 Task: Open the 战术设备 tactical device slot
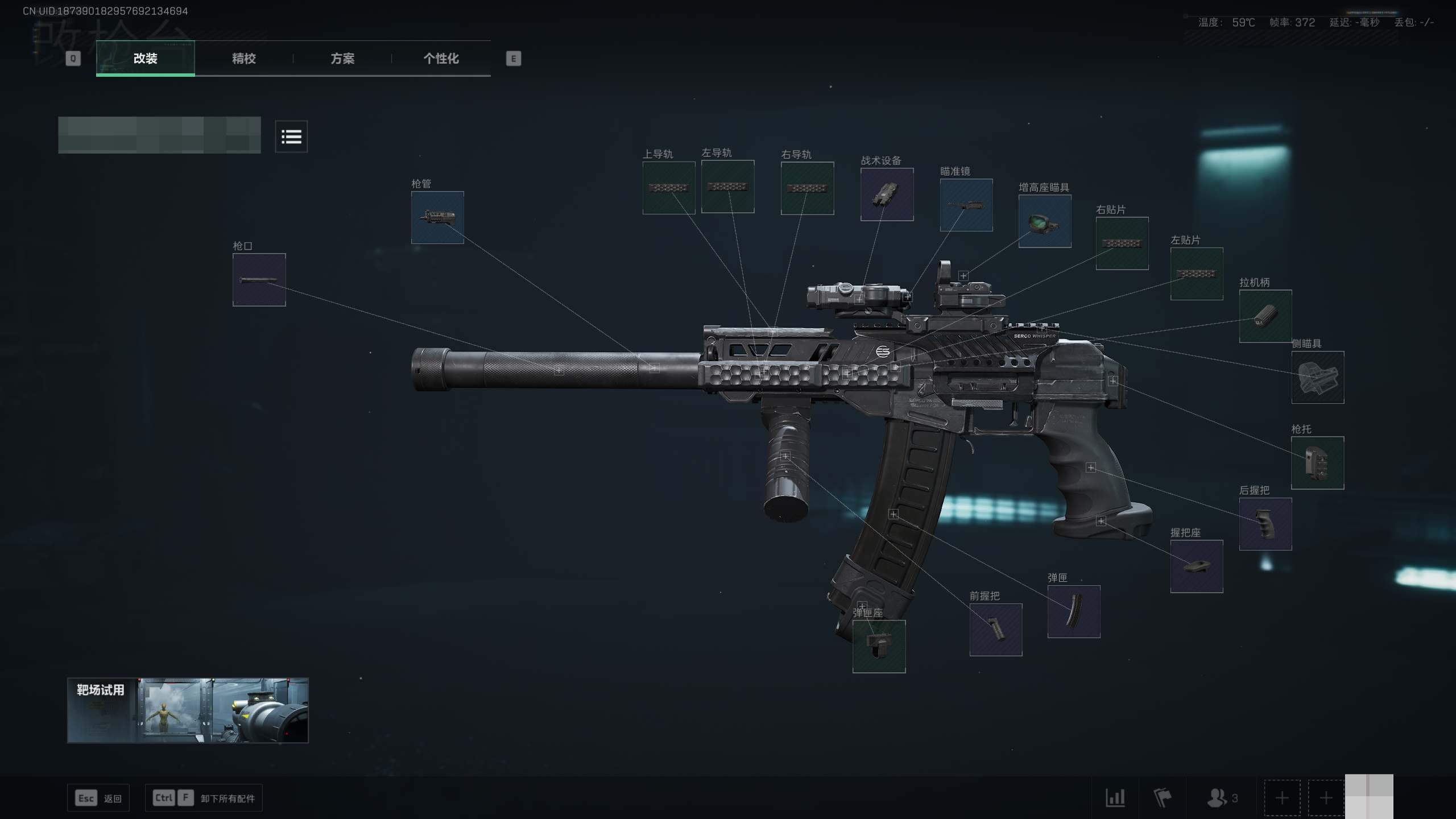click(x=887, y=195)
